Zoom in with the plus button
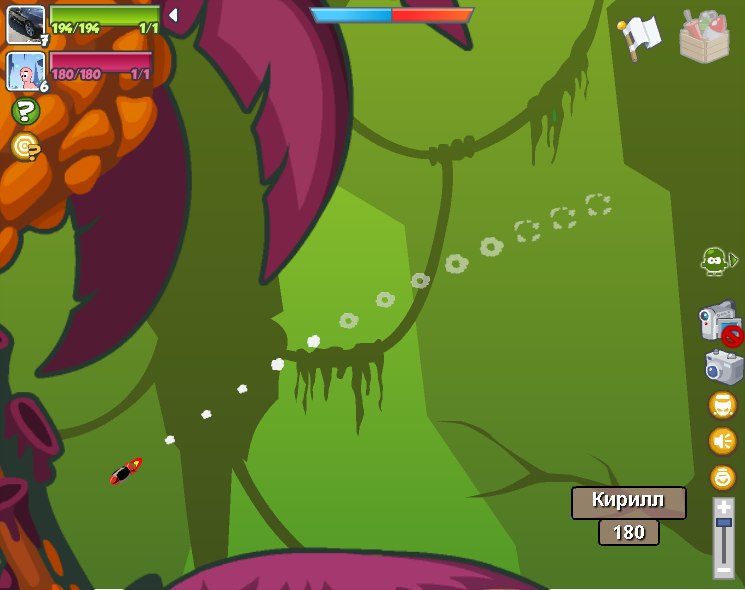This screenshot has height=590, width=745. pos(723,507)
